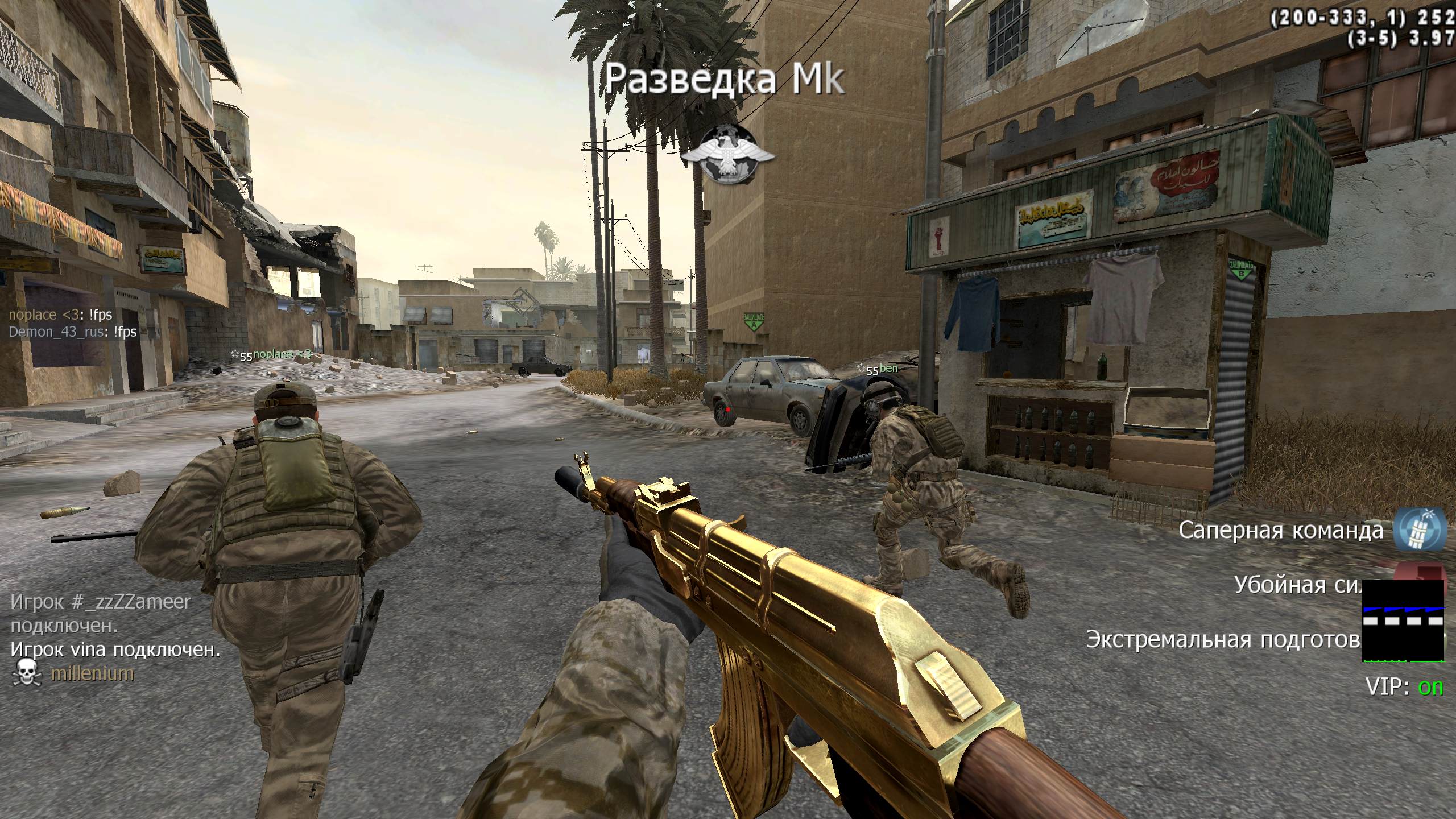Screen dimensions: 1456x819
Task: Click the green defend B objective marker
Action: click(x=1240, y=269)
